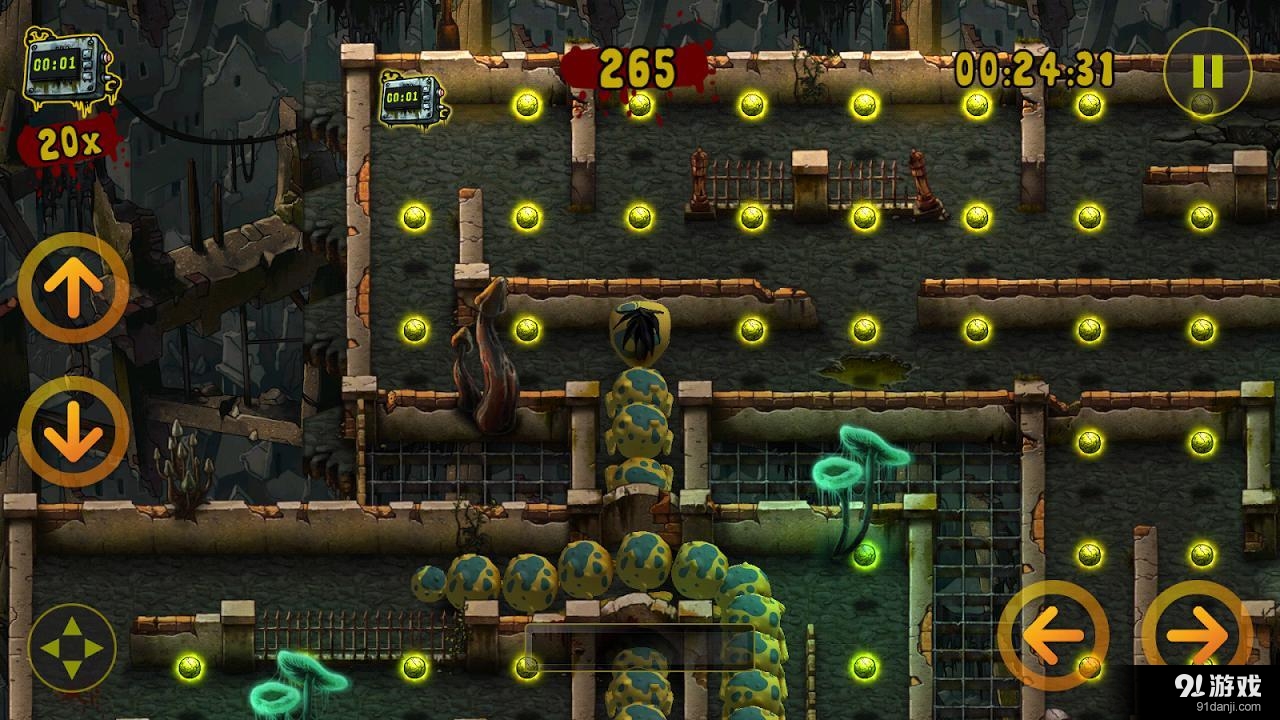Viewport: 1280px width, 720px height.
Task: Toggle the four-way d-pad control icon
Action: click(x=73, y=648)
